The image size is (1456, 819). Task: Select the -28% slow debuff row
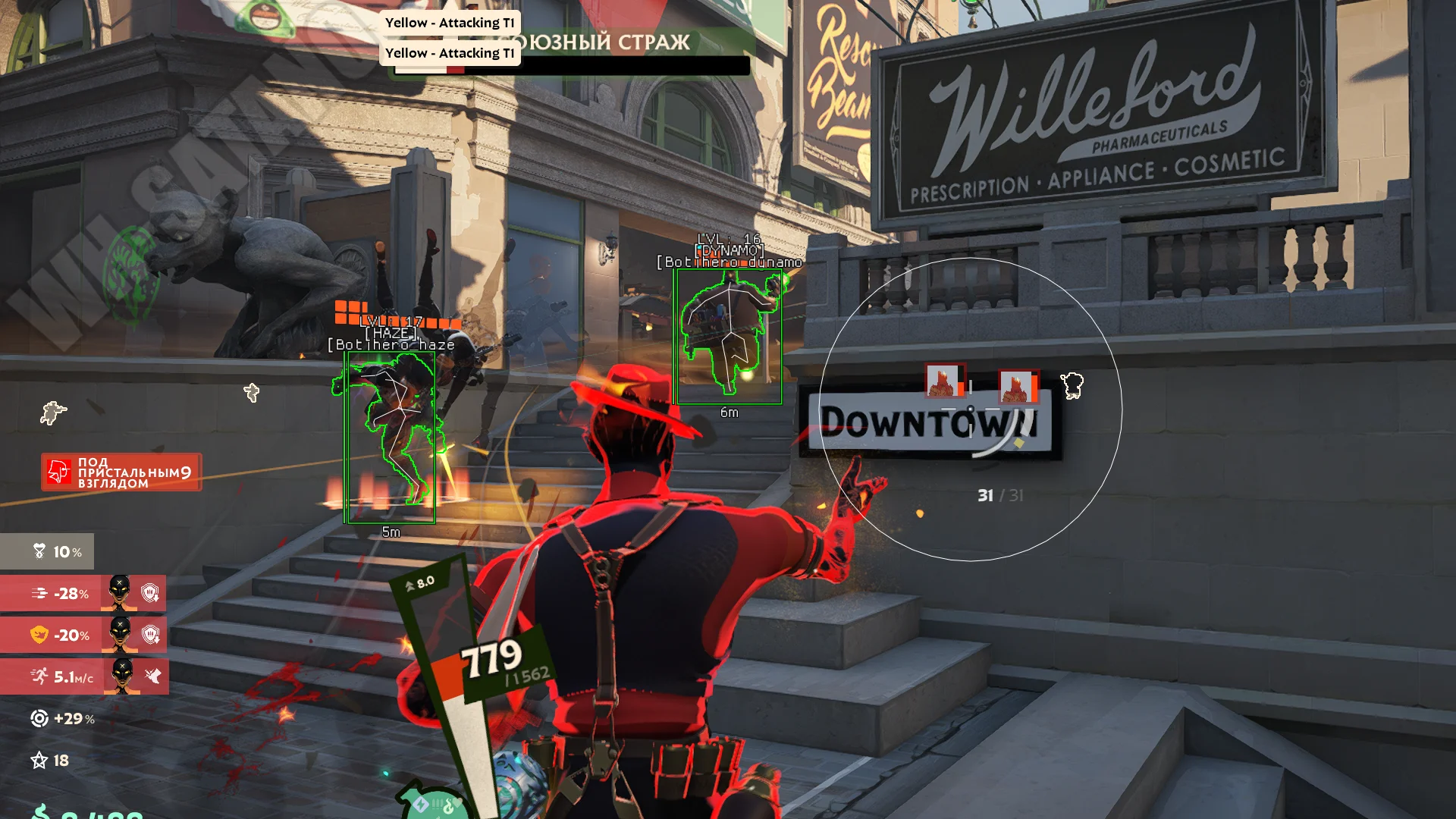[83, 593]
